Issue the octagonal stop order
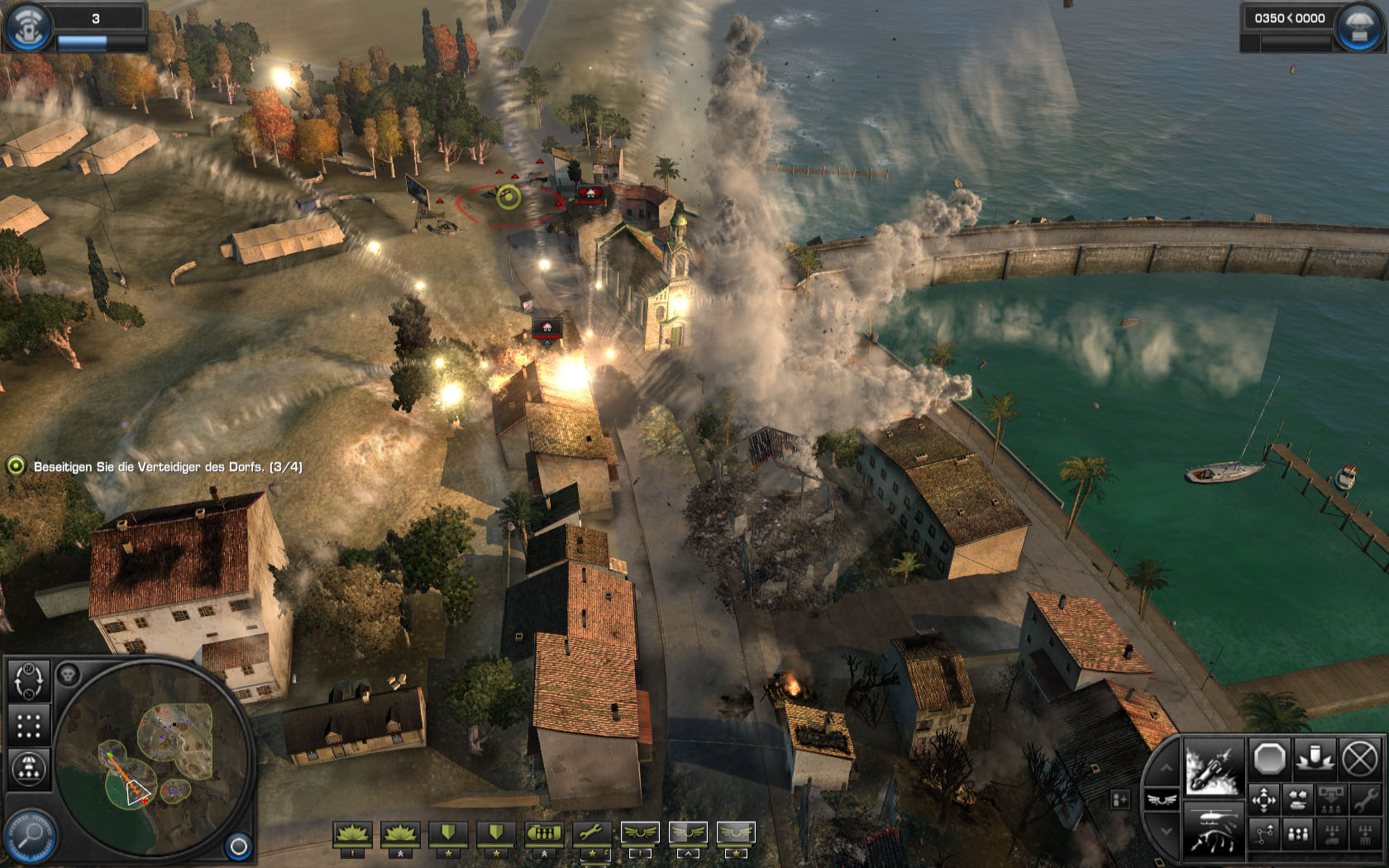 pos(1269,757)
